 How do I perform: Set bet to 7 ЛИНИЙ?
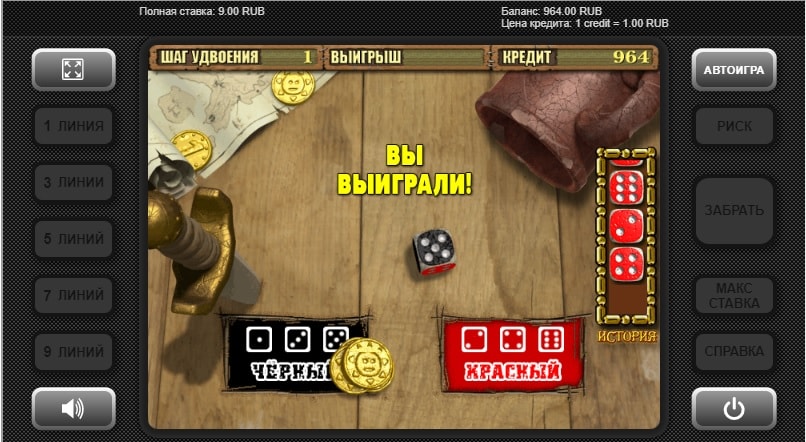(x=73, y=296)
